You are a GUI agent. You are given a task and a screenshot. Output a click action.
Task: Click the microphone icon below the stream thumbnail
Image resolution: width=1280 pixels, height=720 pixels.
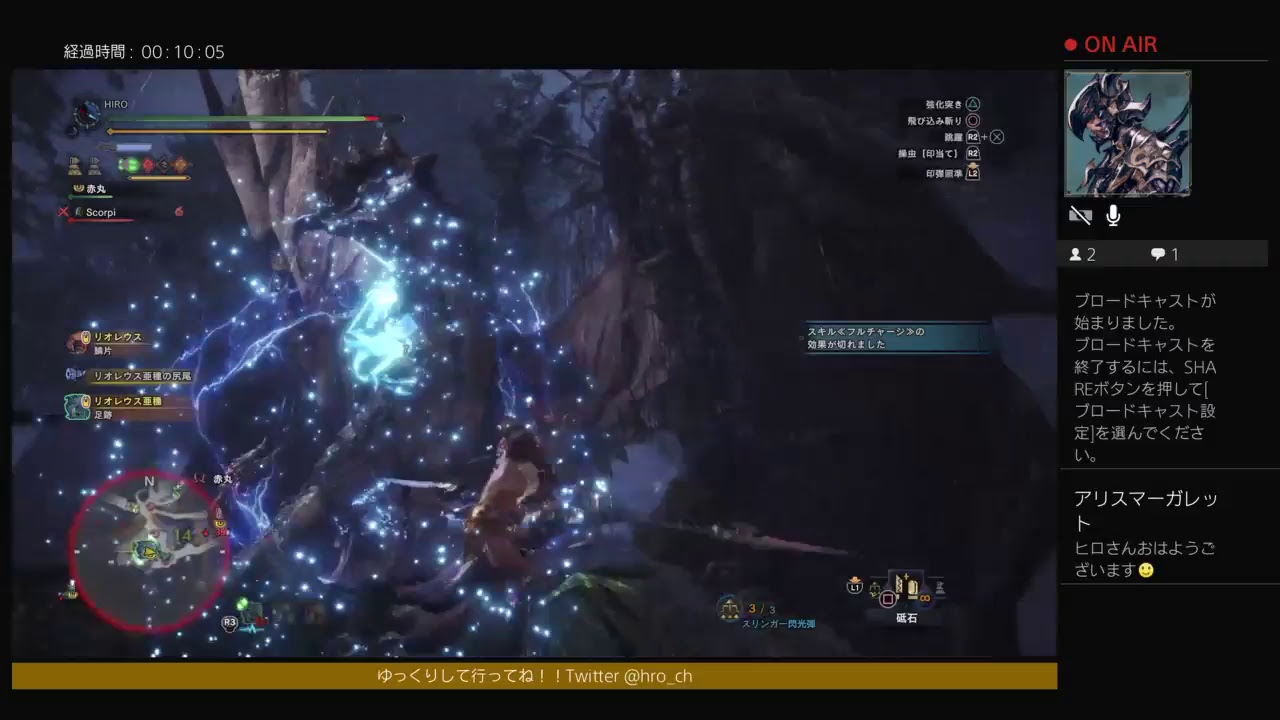click(x=1112, y=215)
